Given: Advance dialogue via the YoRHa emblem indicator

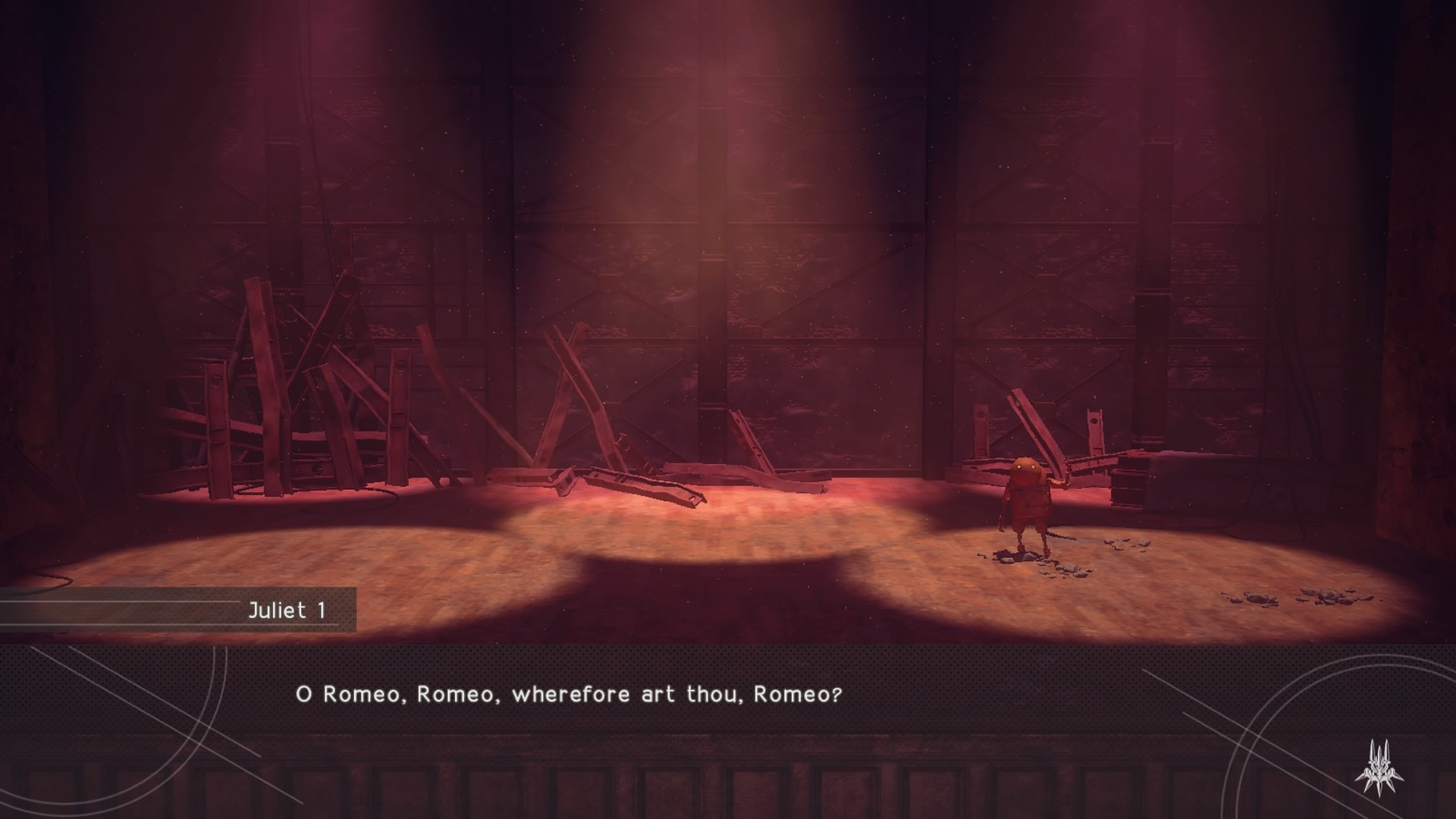Looking at the screenshot, I should 1379,767.
